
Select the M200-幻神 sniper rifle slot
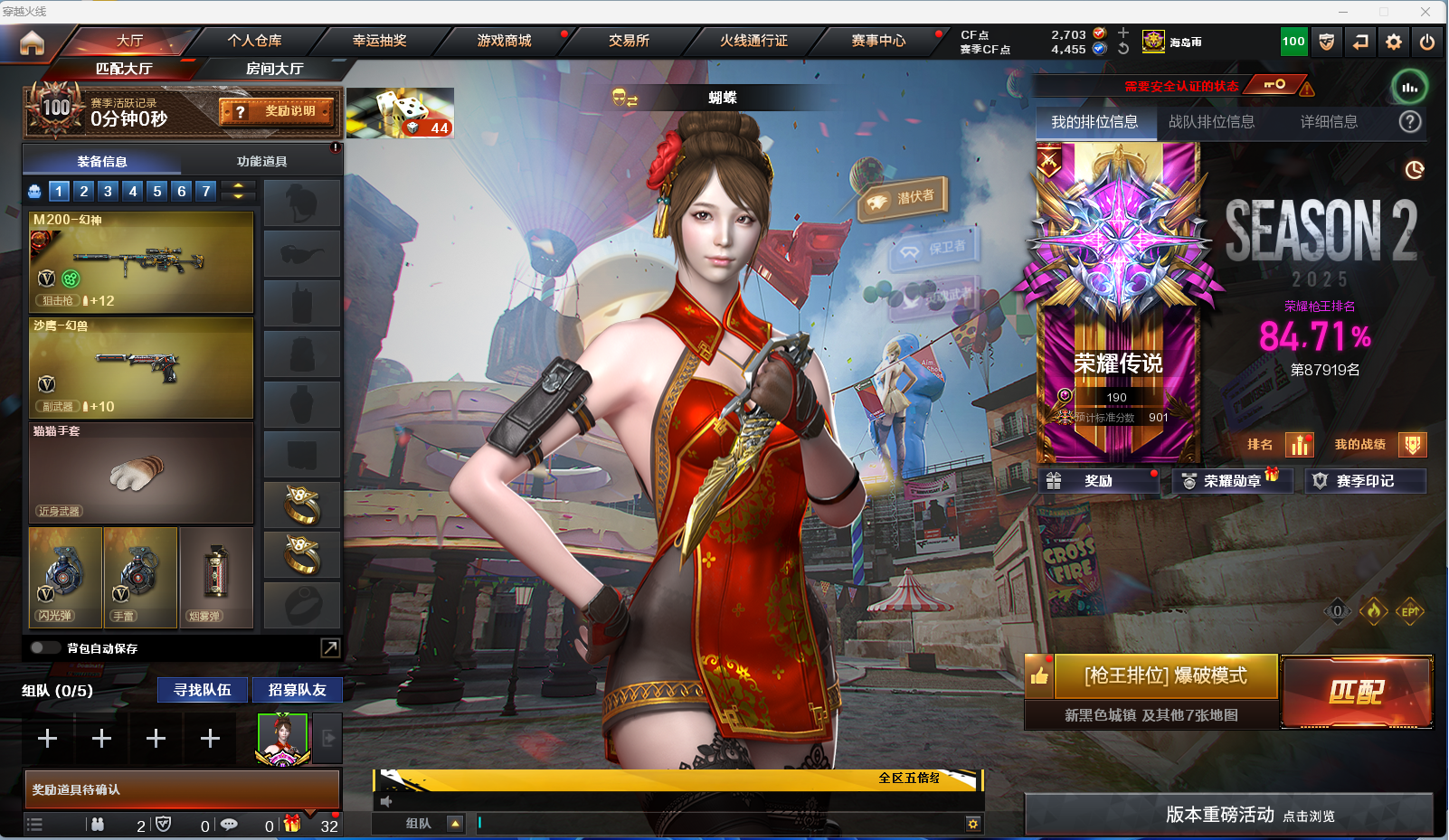[141, 262]
